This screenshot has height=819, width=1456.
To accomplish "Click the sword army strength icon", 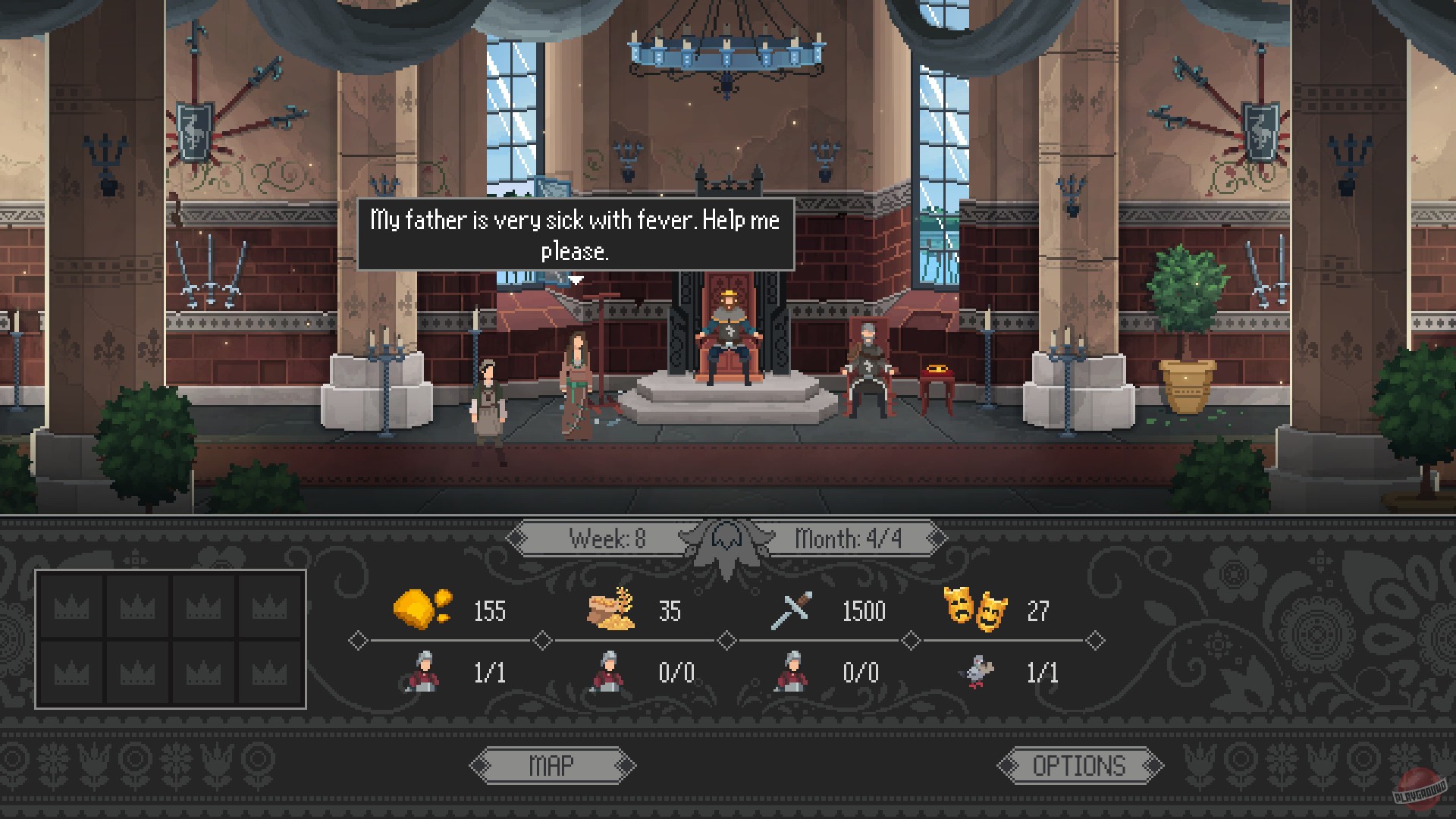I will 790,609.
